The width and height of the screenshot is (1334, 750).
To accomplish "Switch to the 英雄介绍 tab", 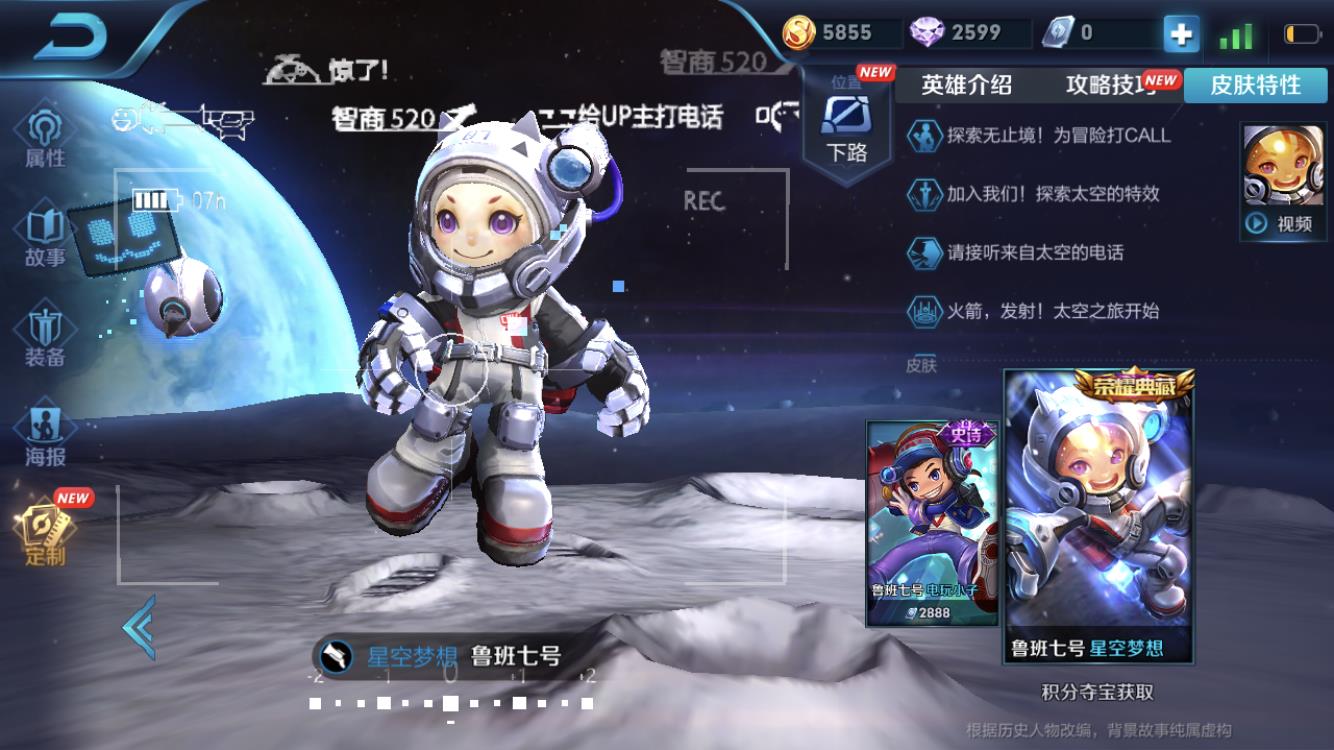I will coord(966,85).
